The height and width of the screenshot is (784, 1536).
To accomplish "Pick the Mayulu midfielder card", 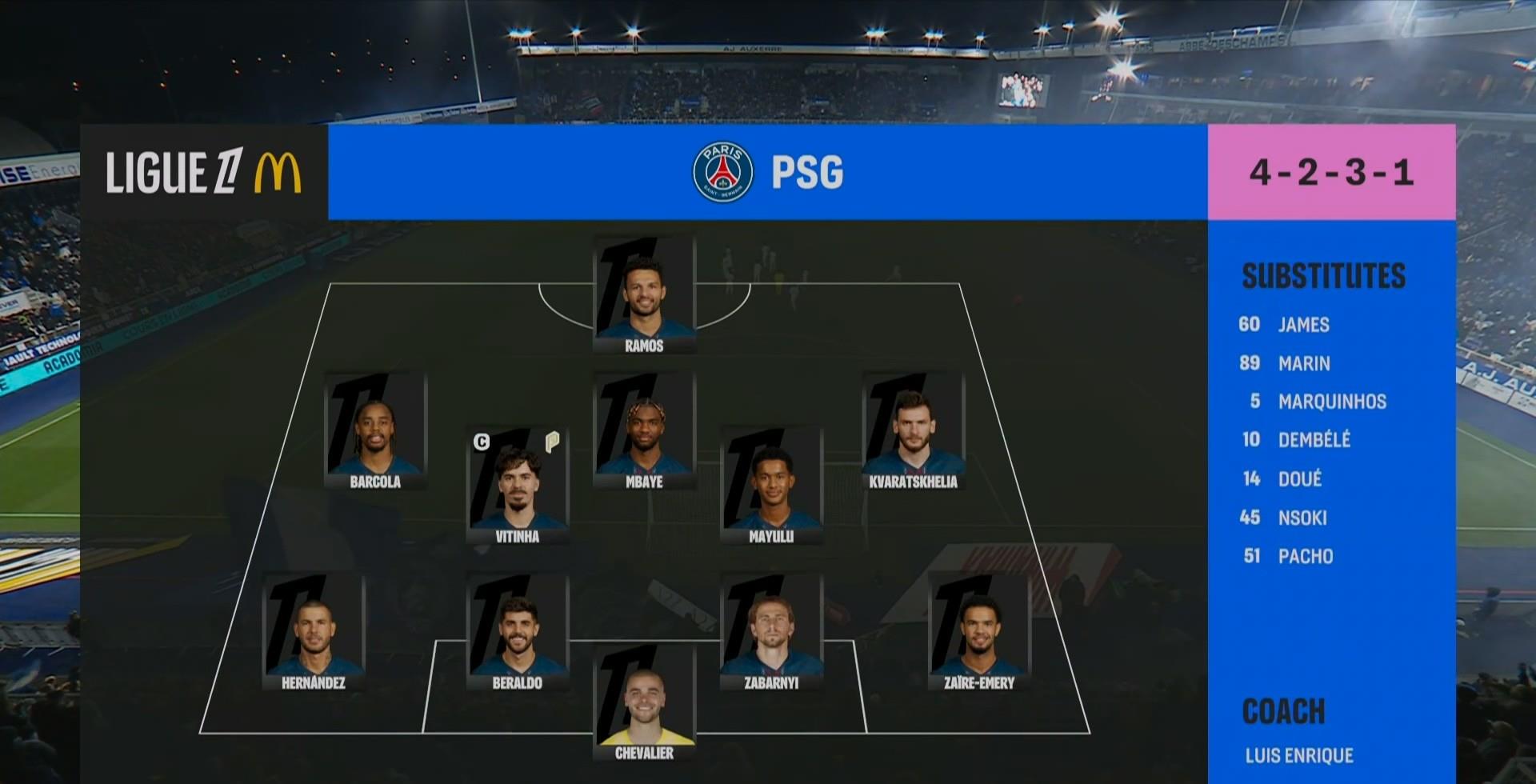I will [x=771, y=486].
